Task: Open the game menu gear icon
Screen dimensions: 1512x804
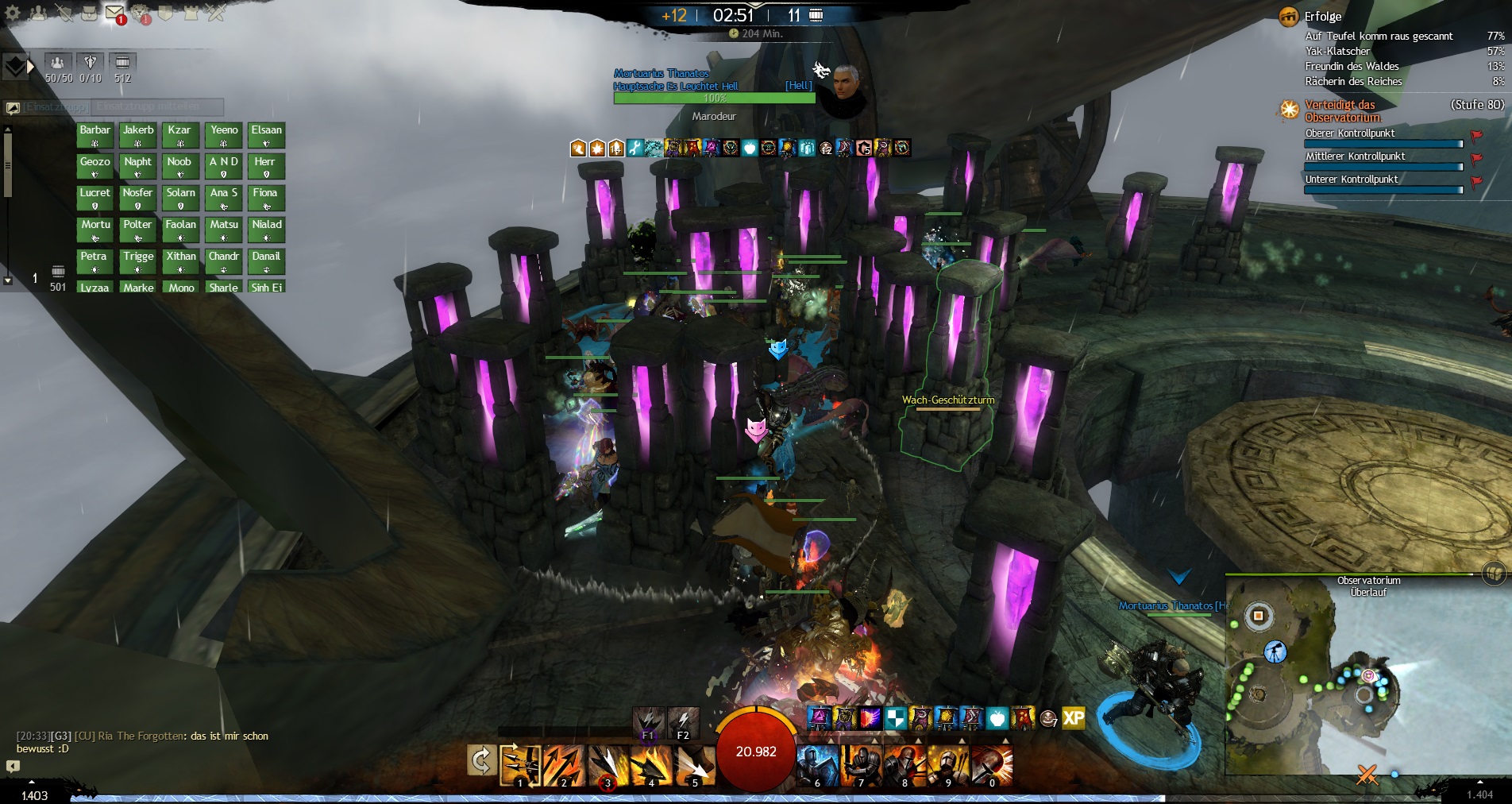Action: tap(13, 13)
